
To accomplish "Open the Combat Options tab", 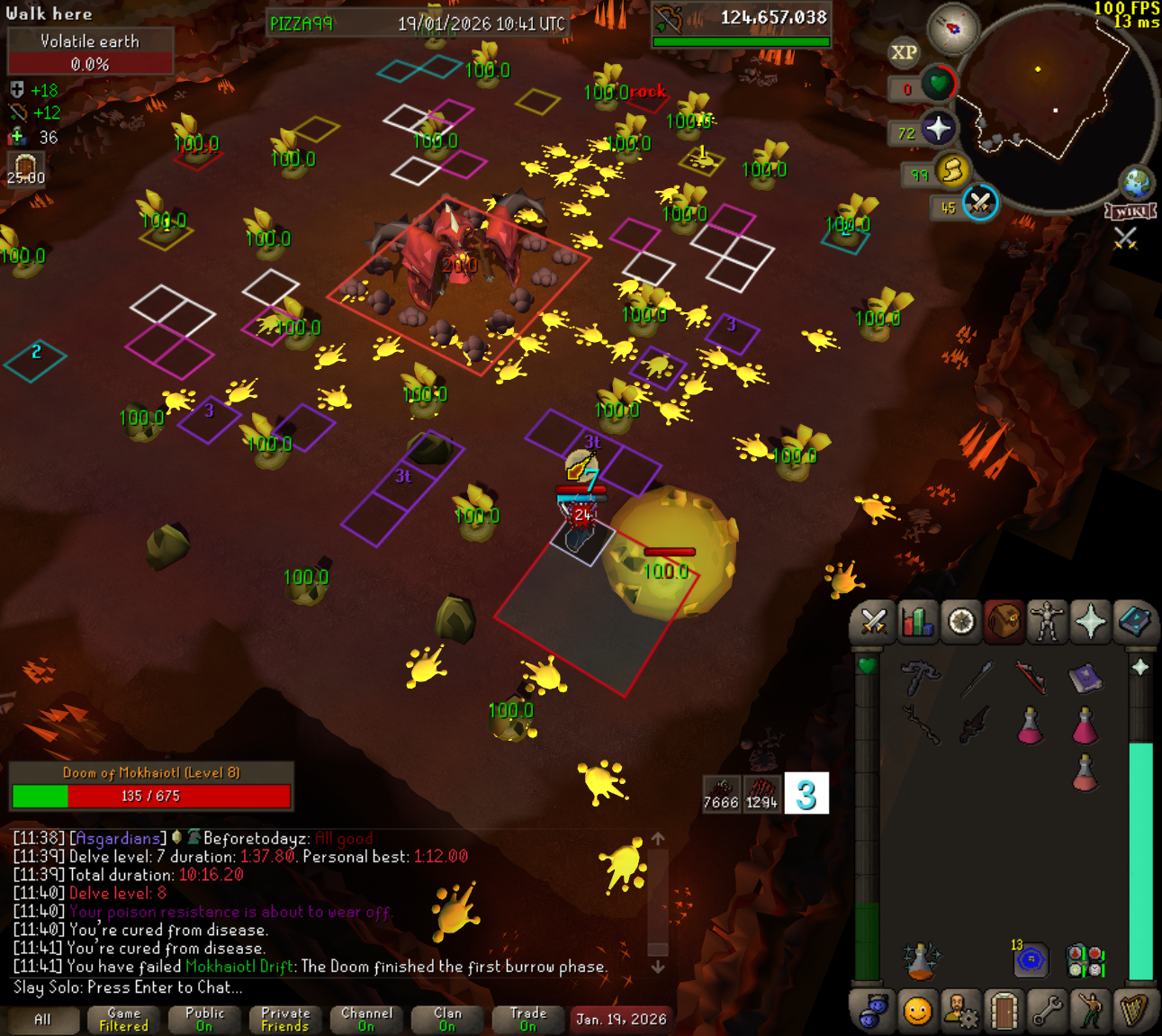I will point(873,622).
